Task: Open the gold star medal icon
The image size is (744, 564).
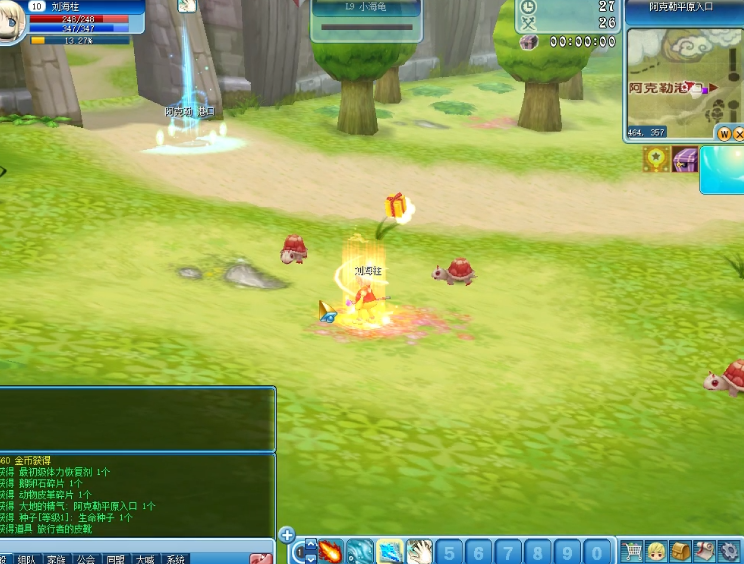Action: coord(656,159)
